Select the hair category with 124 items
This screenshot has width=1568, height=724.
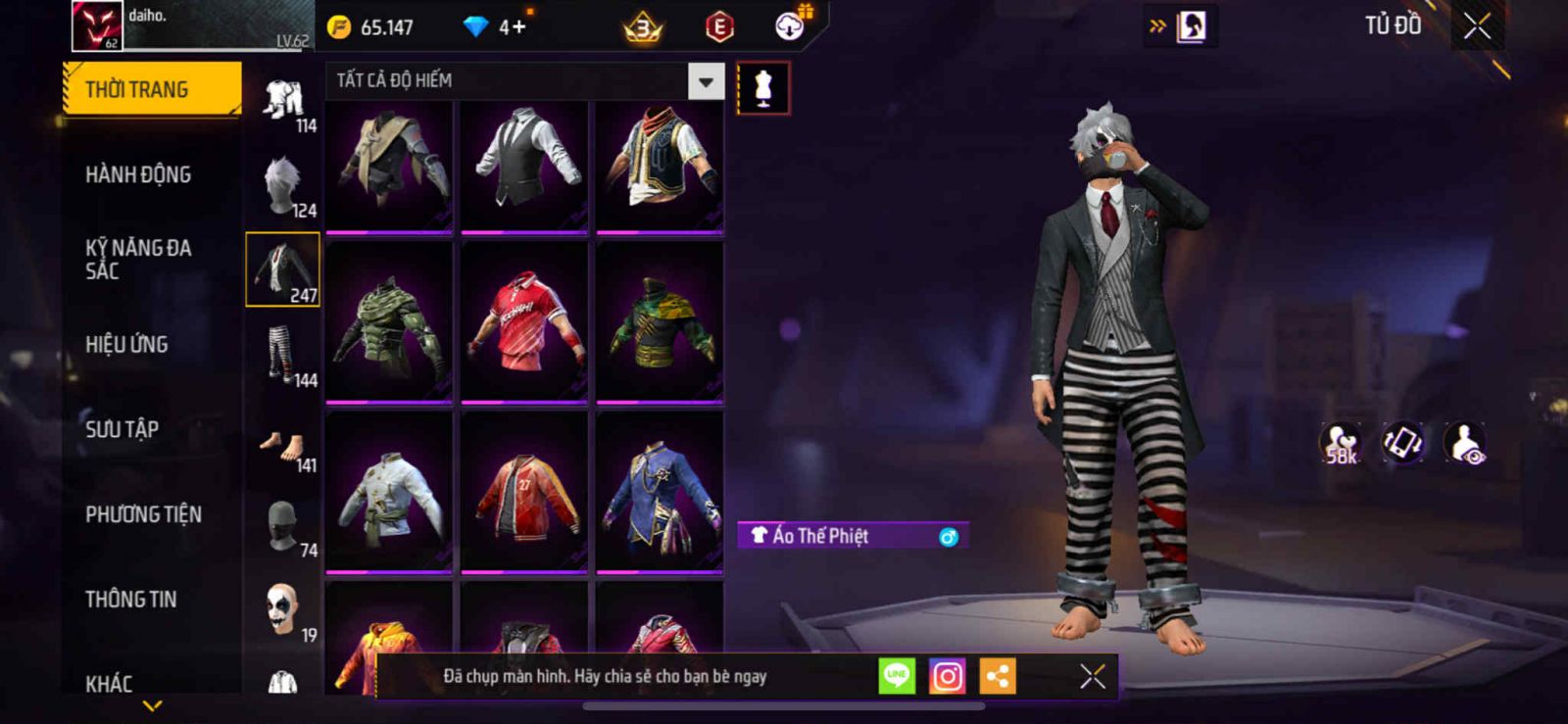click(283, 186)
